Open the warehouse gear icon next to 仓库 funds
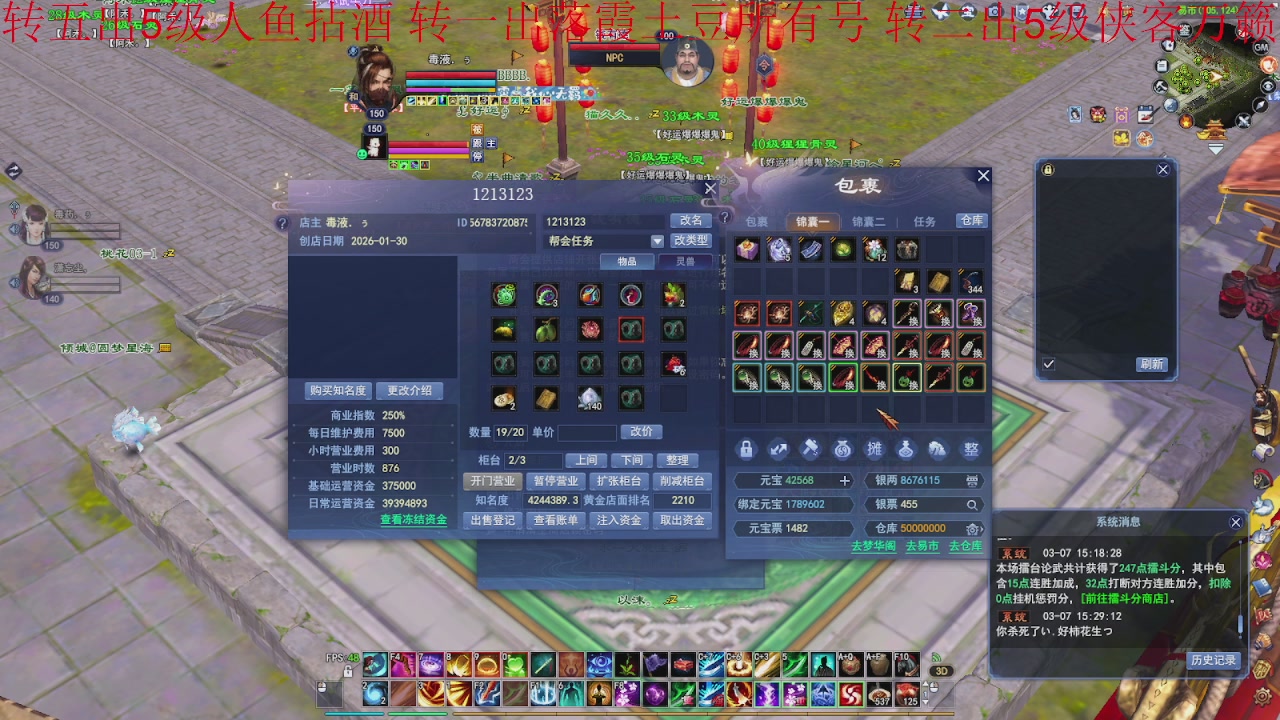 971,528
